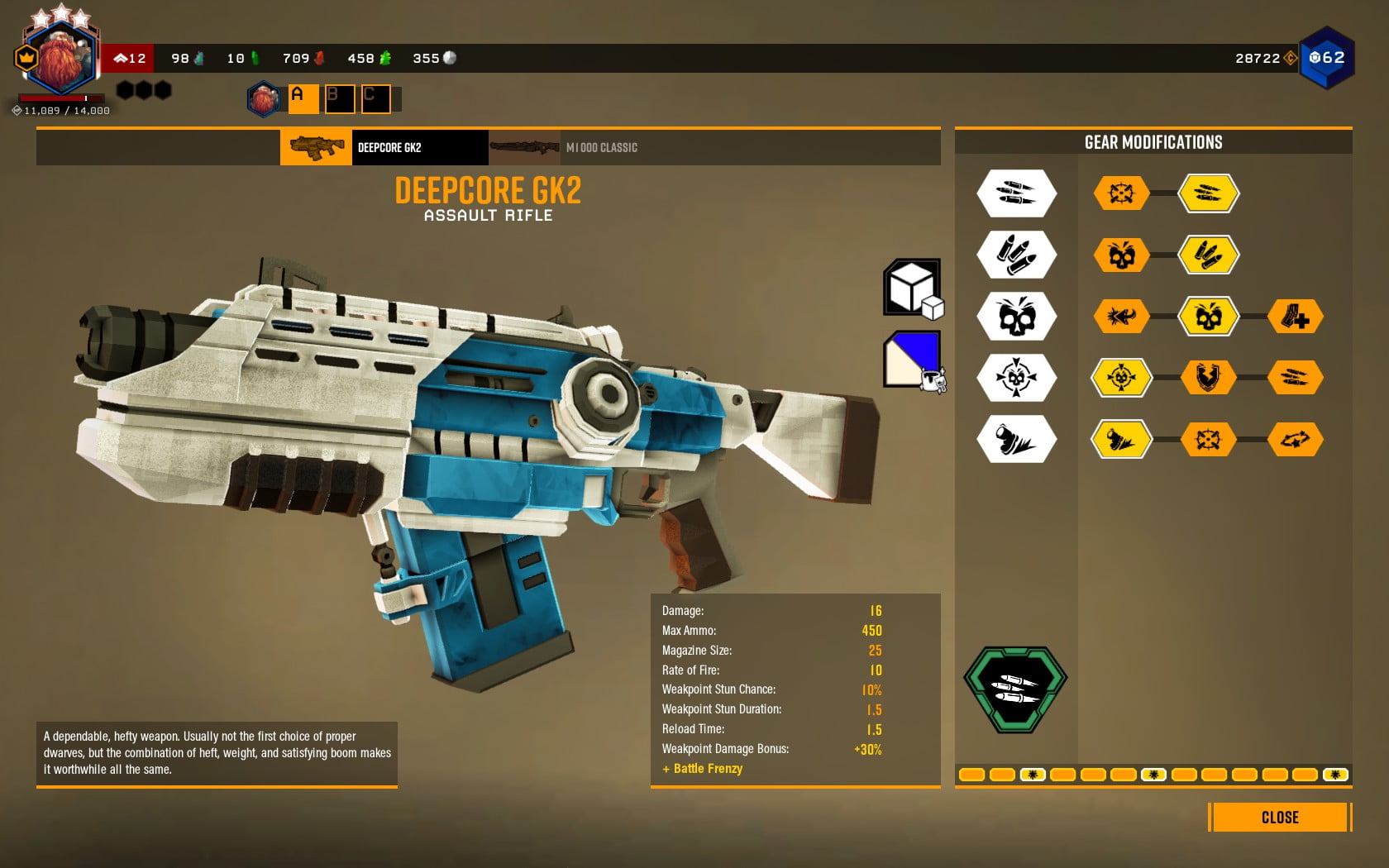
Task: Choose loadout A
Action: click(303, 98)
